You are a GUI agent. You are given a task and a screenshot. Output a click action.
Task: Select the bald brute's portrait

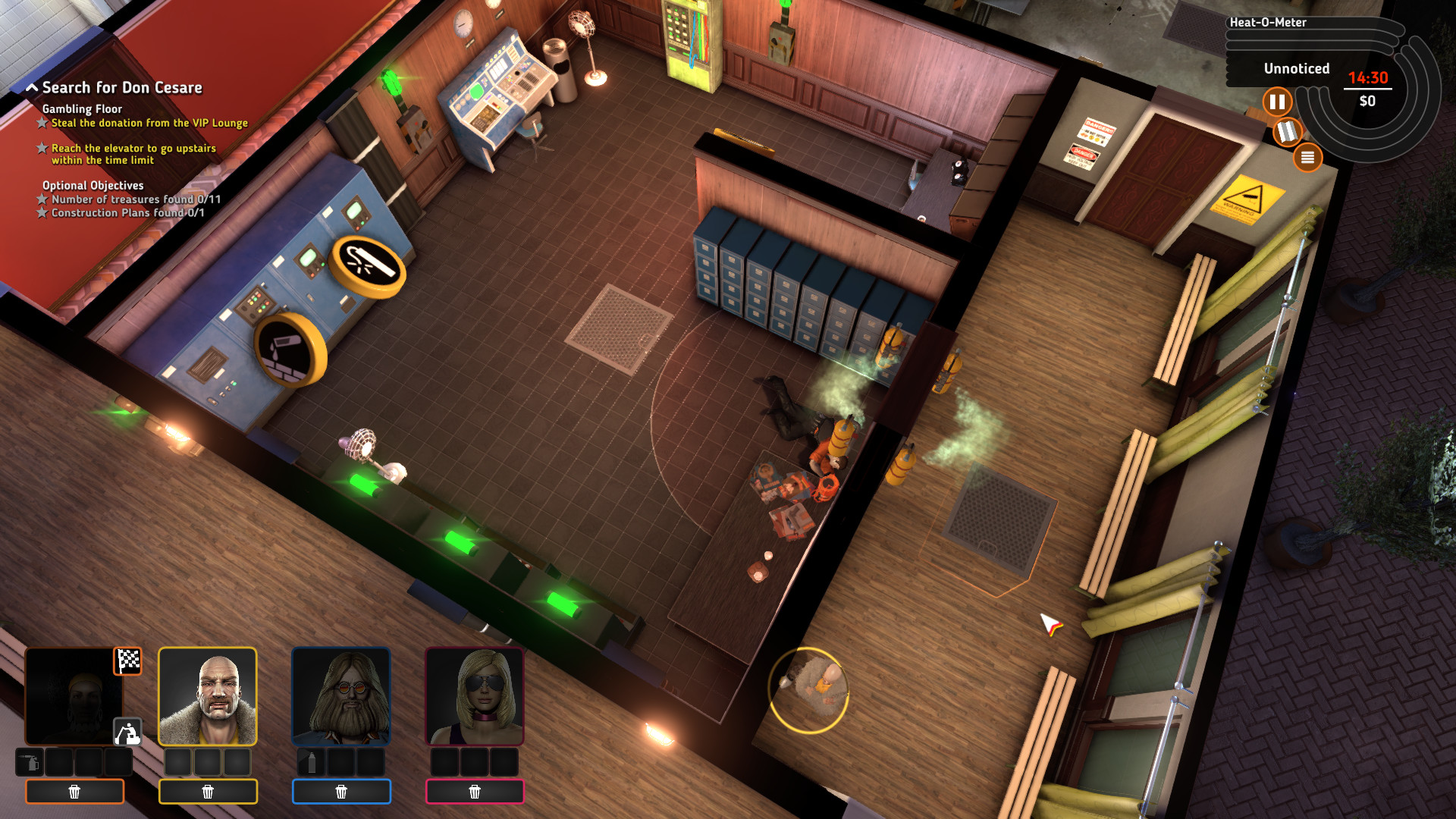(209, 698)
